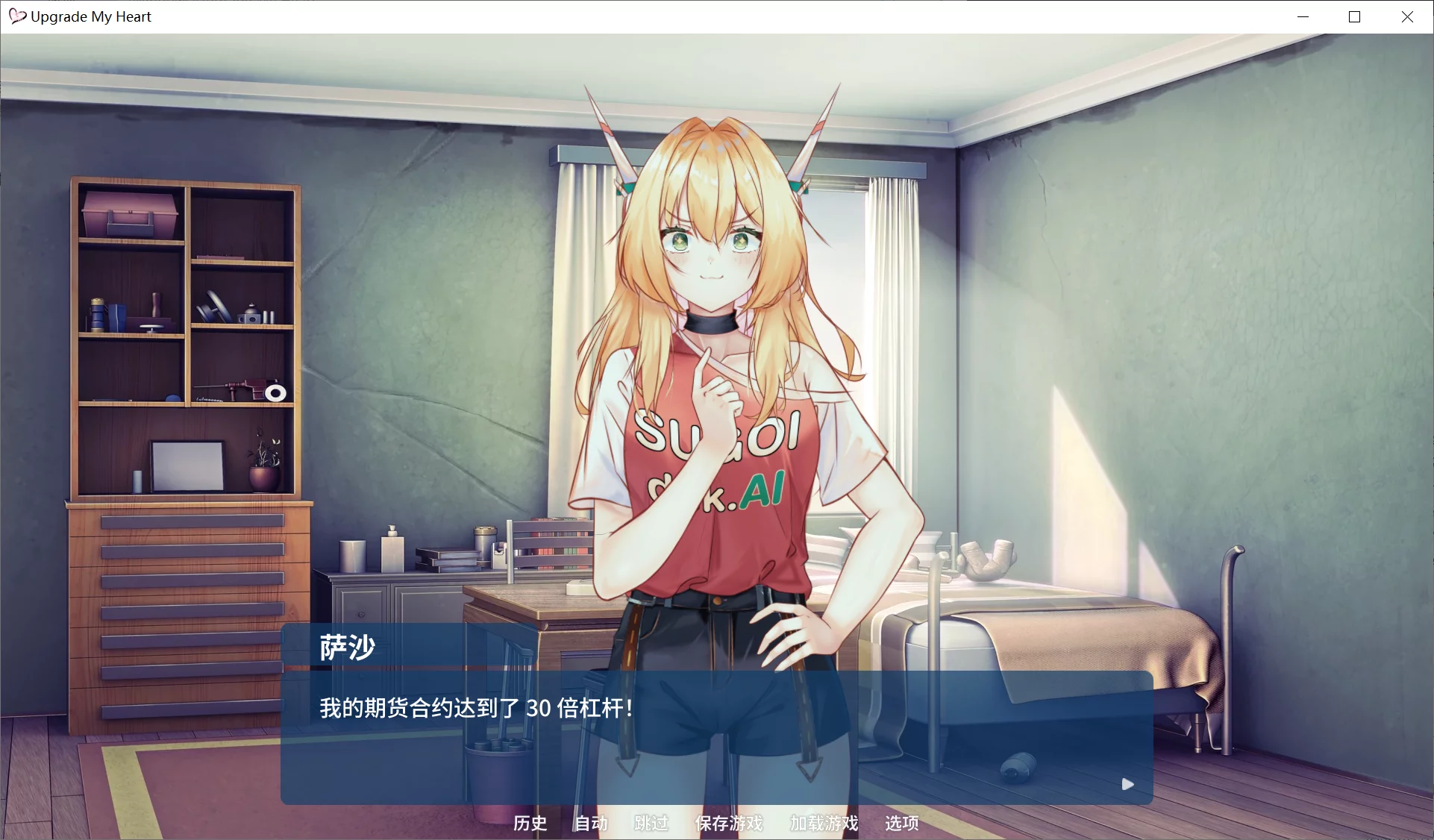Click the bedroom background to progress
Screen dimensions: 1434x840
(1194, 298)
